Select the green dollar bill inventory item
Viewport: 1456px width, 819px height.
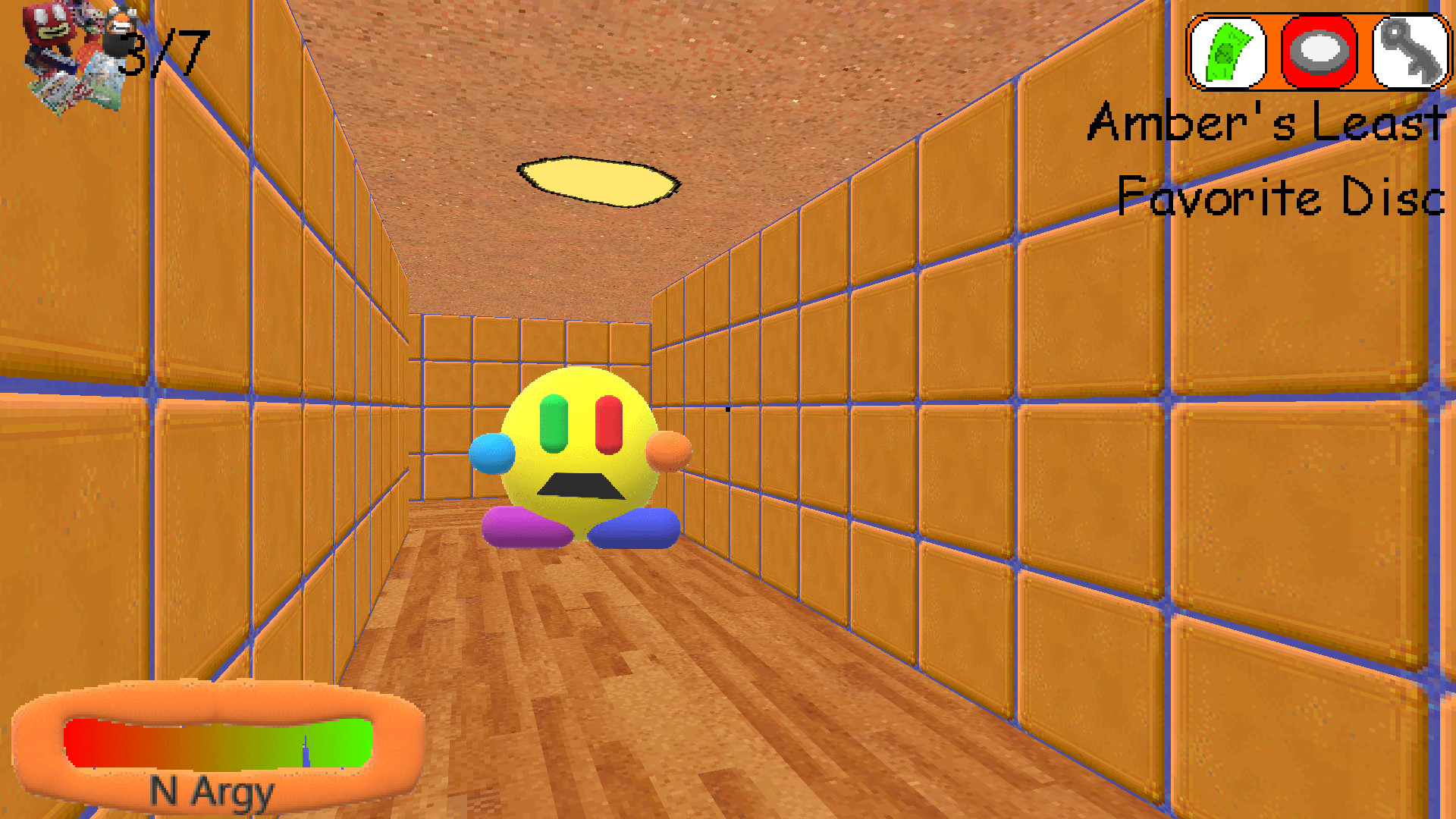pos(1228,51)
